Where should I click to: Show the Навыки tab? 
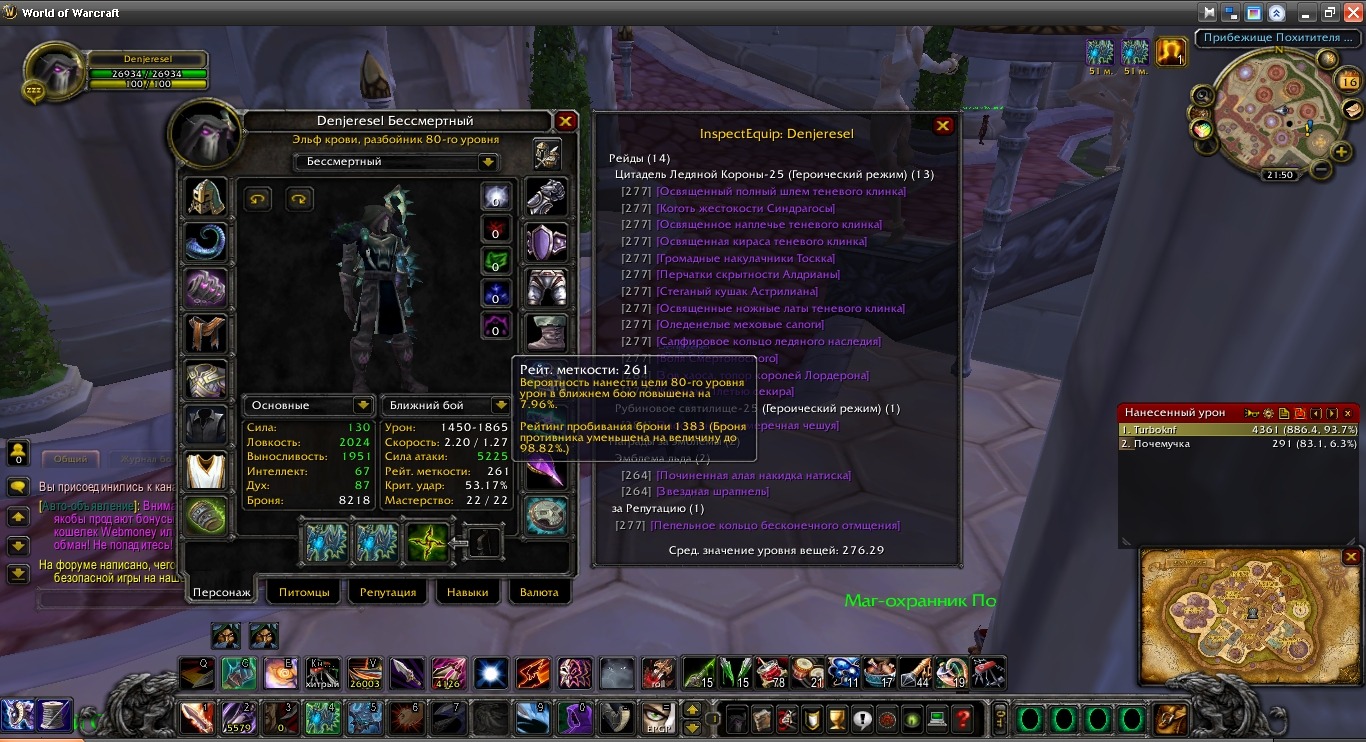(468, 592)
